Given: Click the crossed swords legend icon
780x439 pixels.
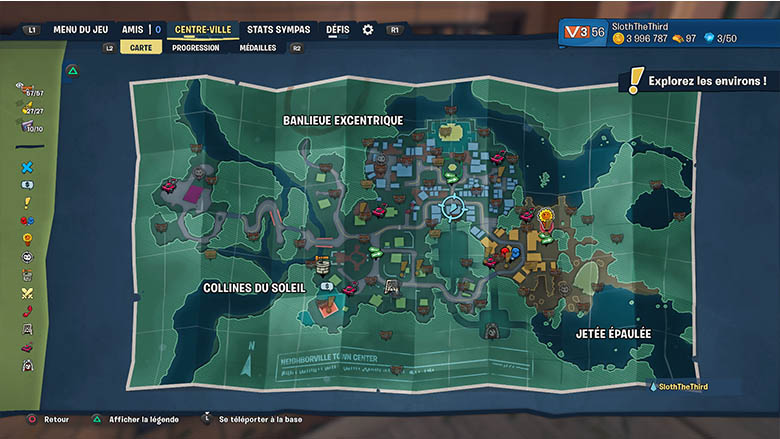Looking at the screenshot, I should click(28, 293).
